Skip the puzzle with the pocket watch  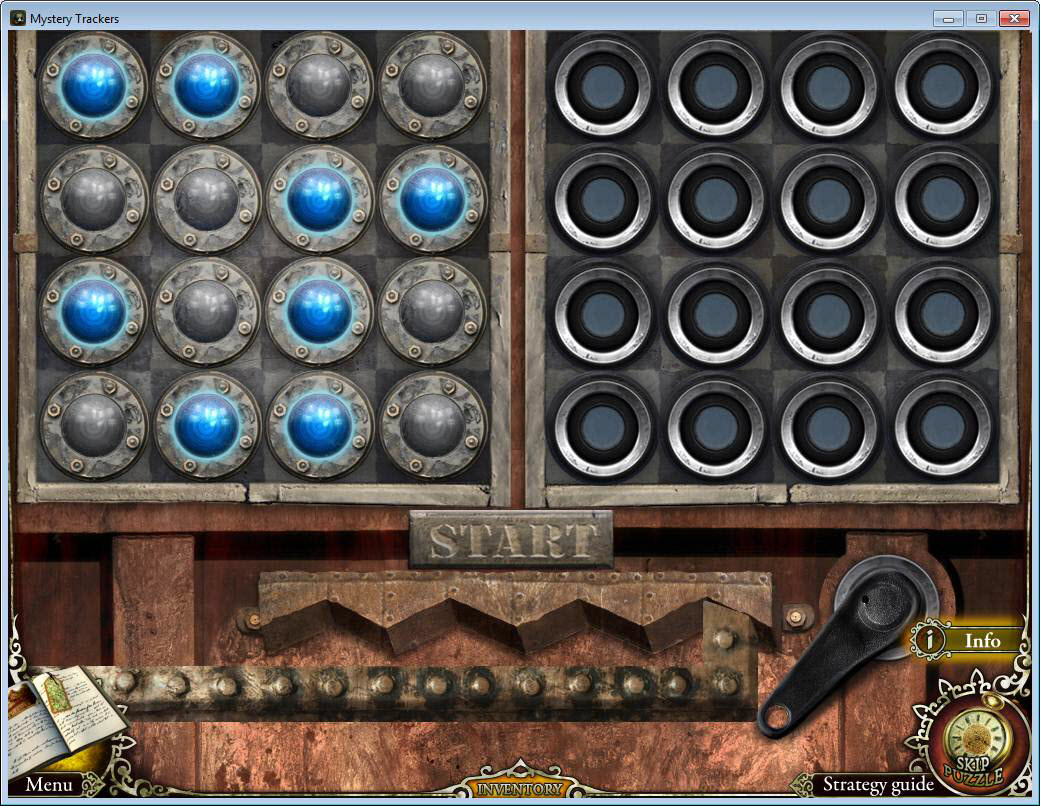point(970,747)
